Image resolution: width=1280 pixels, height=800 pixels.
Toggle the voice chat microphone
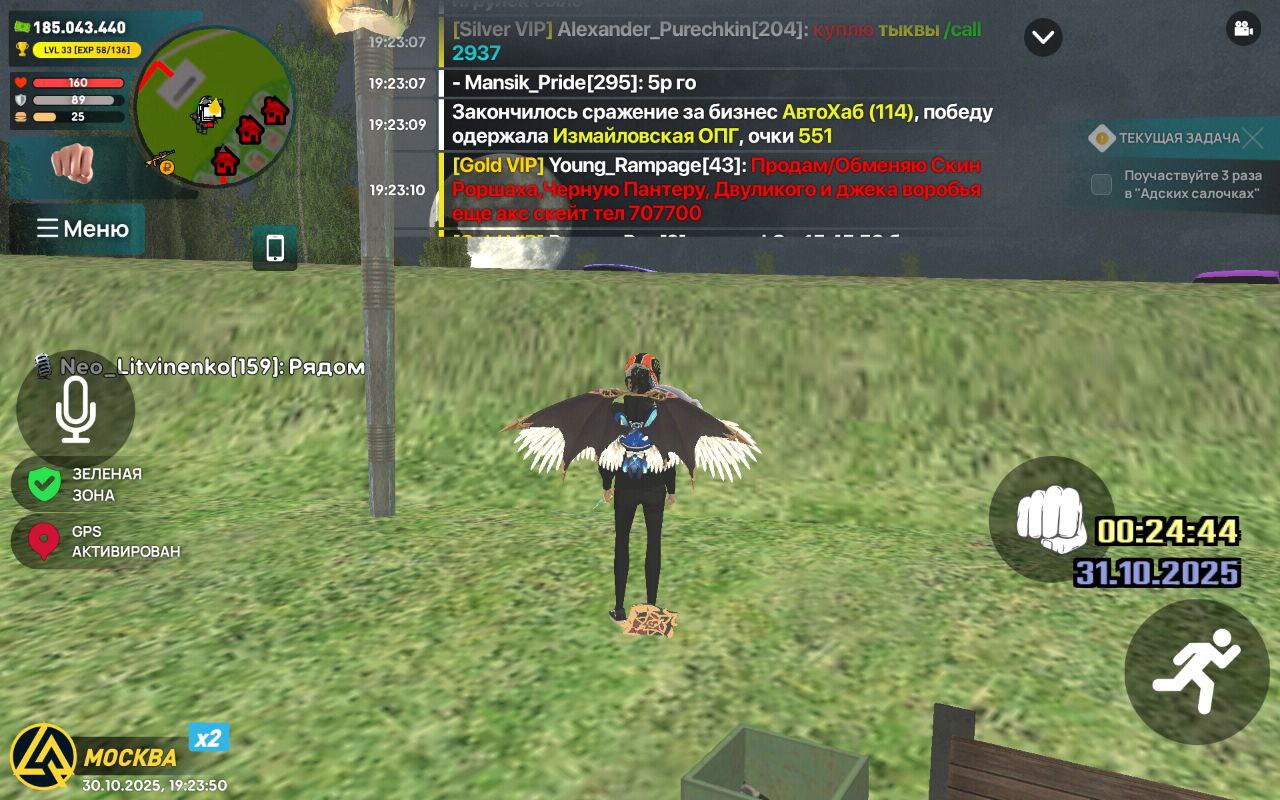point(76,408)
